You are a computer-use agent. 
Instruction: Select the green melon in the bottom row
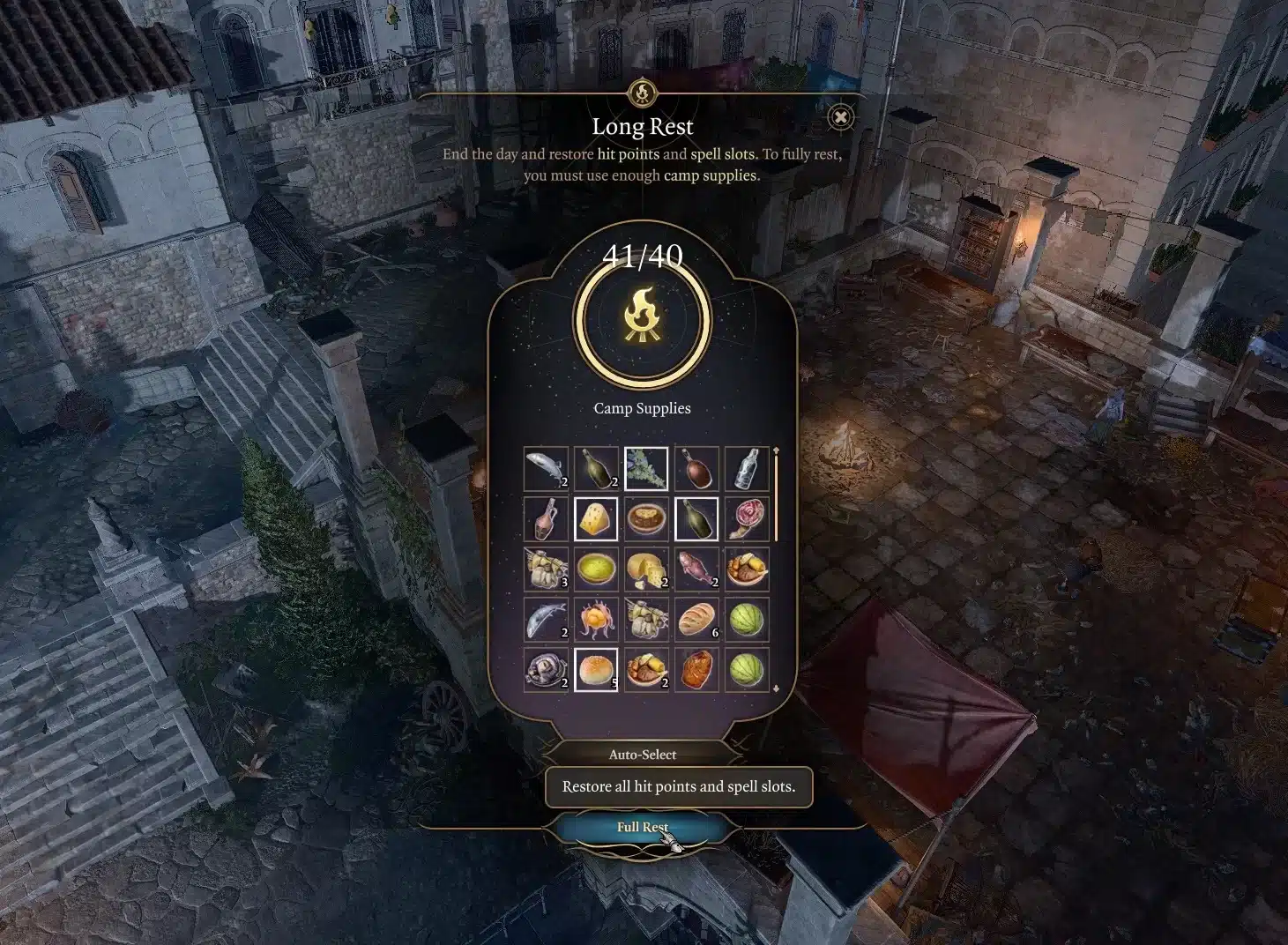click(747, 669)
